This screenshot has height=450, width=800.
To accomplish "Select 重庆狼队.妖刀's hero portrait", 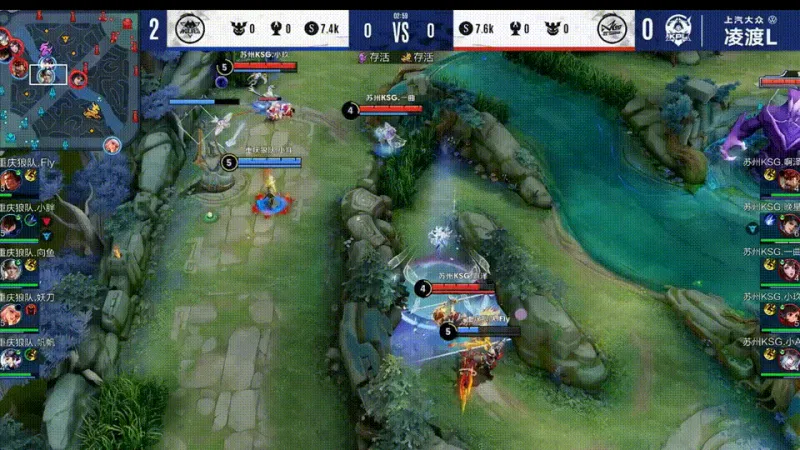I will [x=11, y=313].
